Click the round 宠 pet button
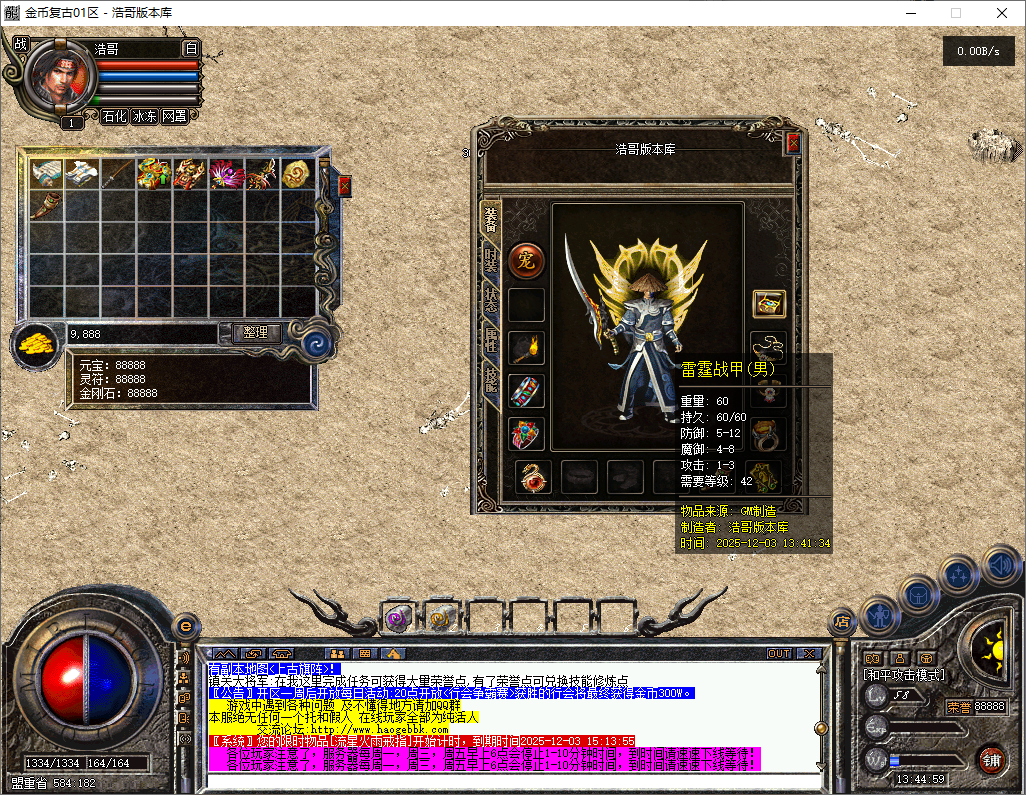 (526, 261)
